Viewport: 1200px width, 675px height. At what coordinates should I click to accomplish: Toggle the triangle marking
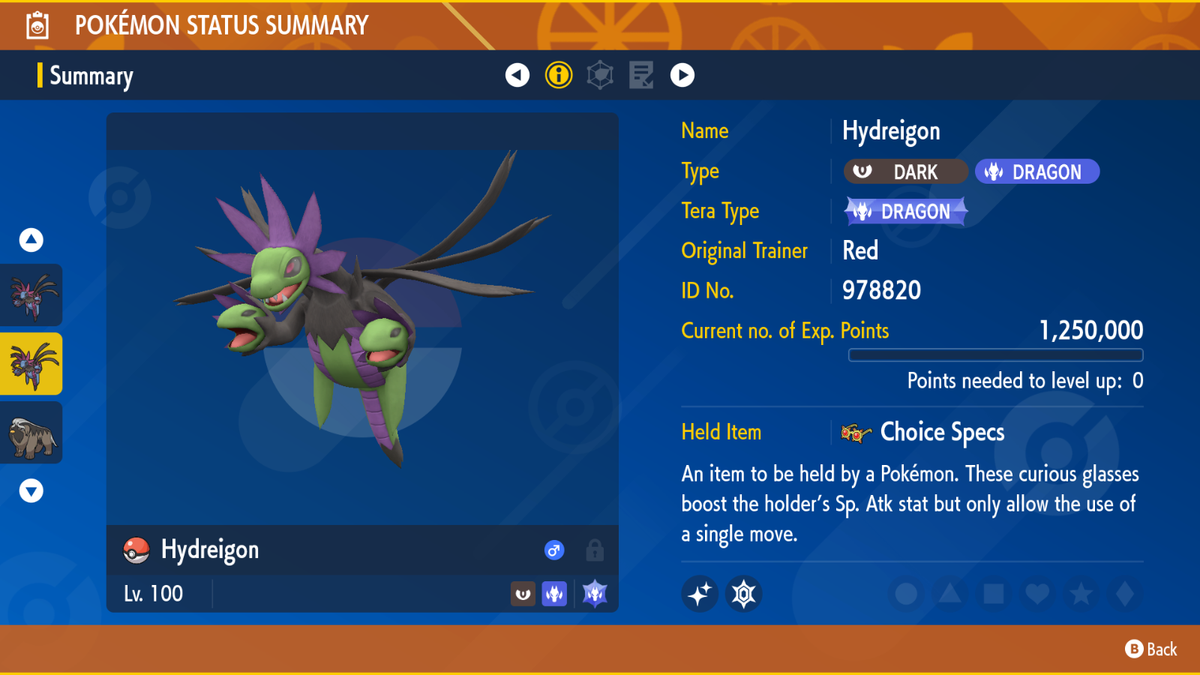[950, 594]
